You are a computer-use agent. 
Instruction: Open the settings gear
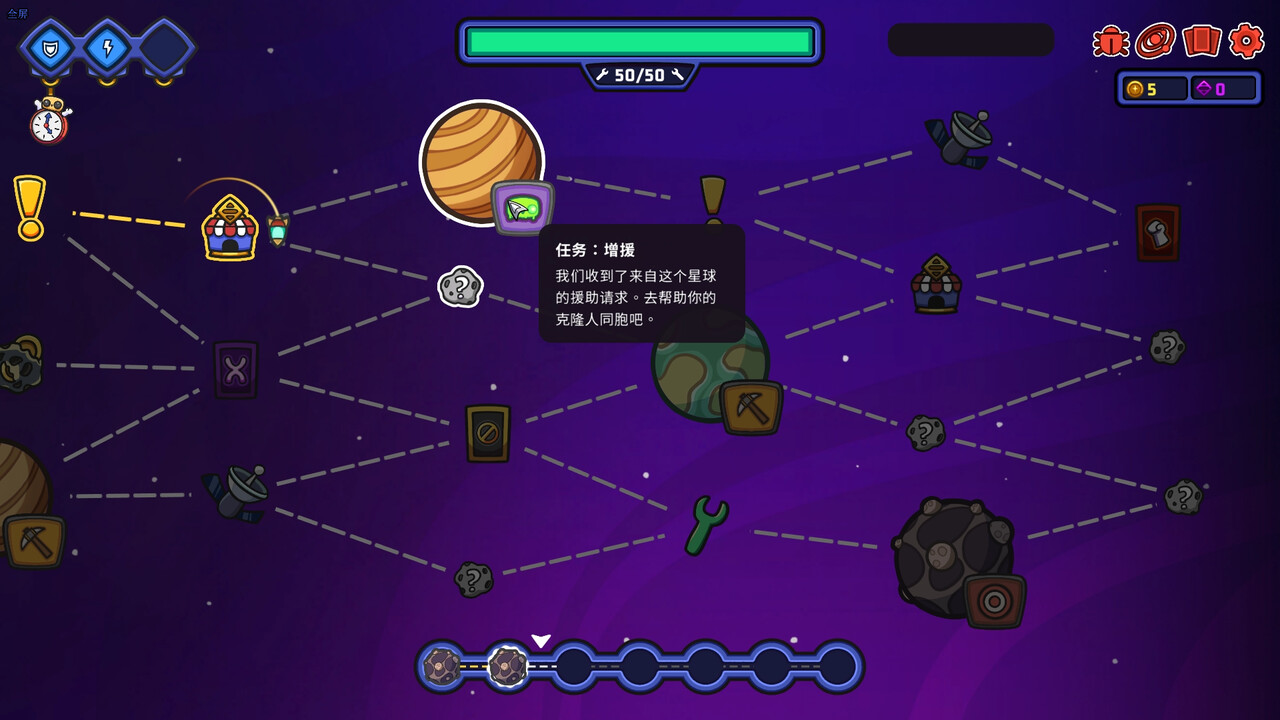click(x=1247, y=42)
